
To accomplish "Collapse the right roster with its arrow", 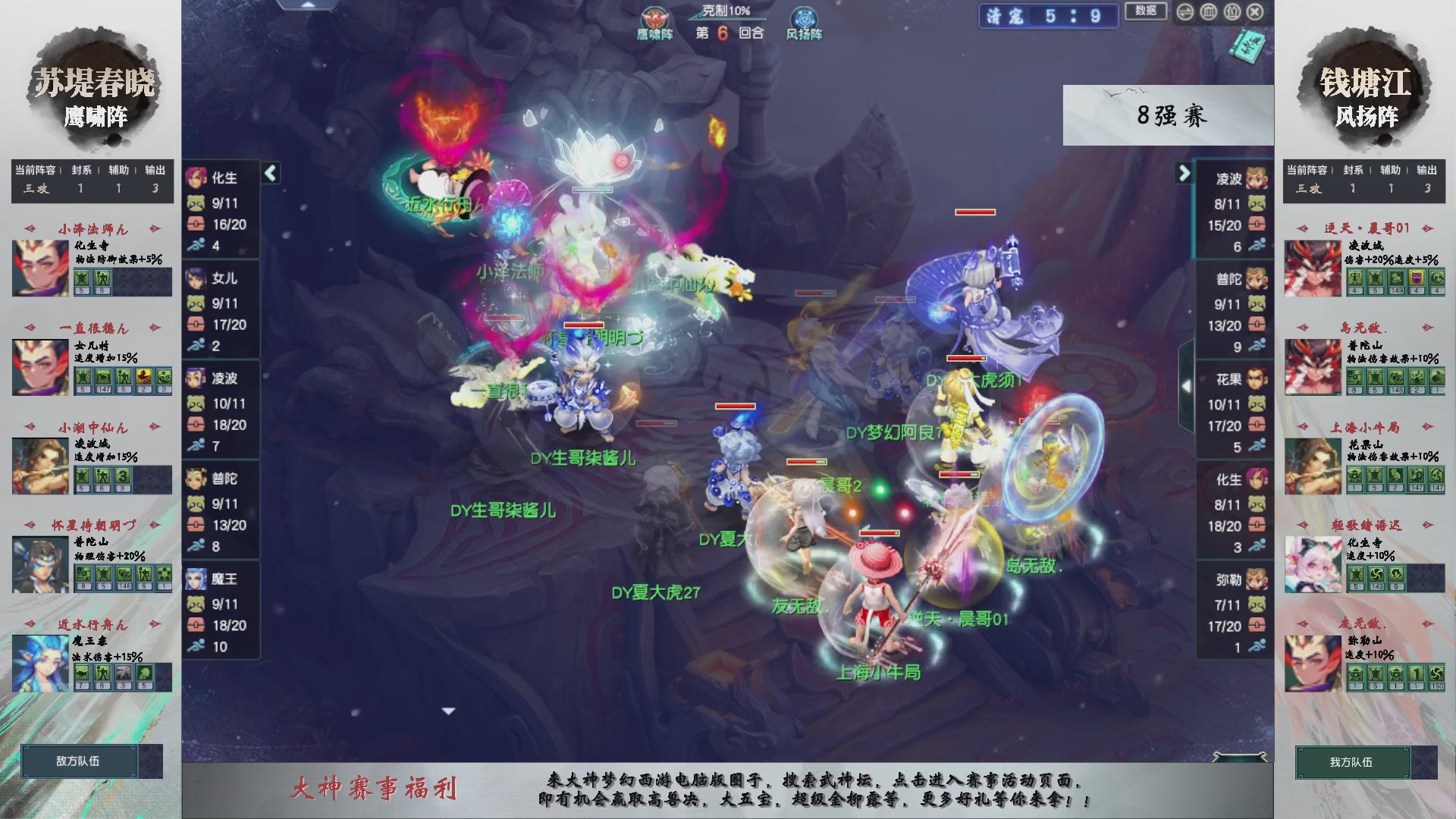I will coord(1185,173).
